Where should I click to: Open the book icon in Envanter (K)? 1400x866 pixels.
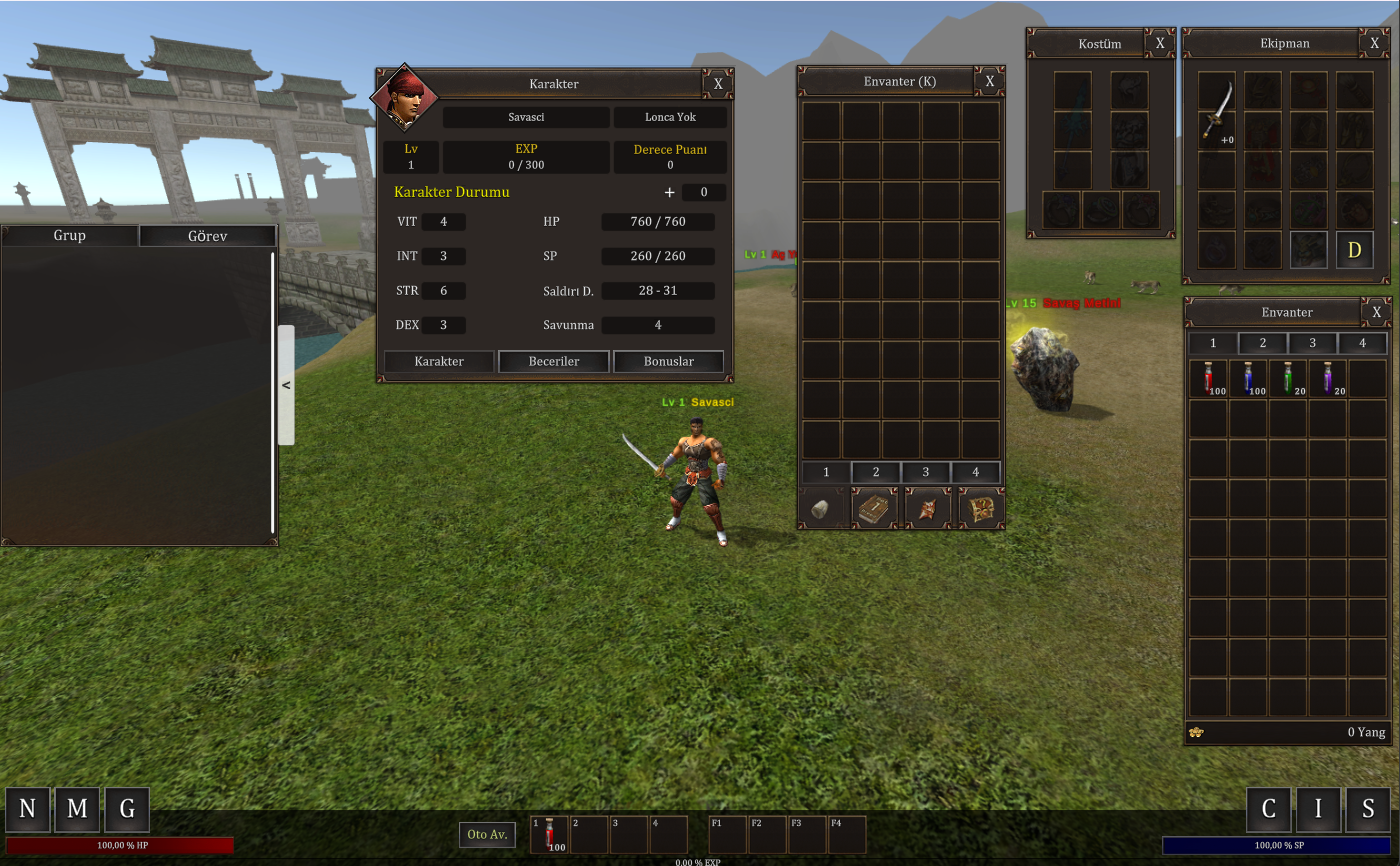click(874, 509)
